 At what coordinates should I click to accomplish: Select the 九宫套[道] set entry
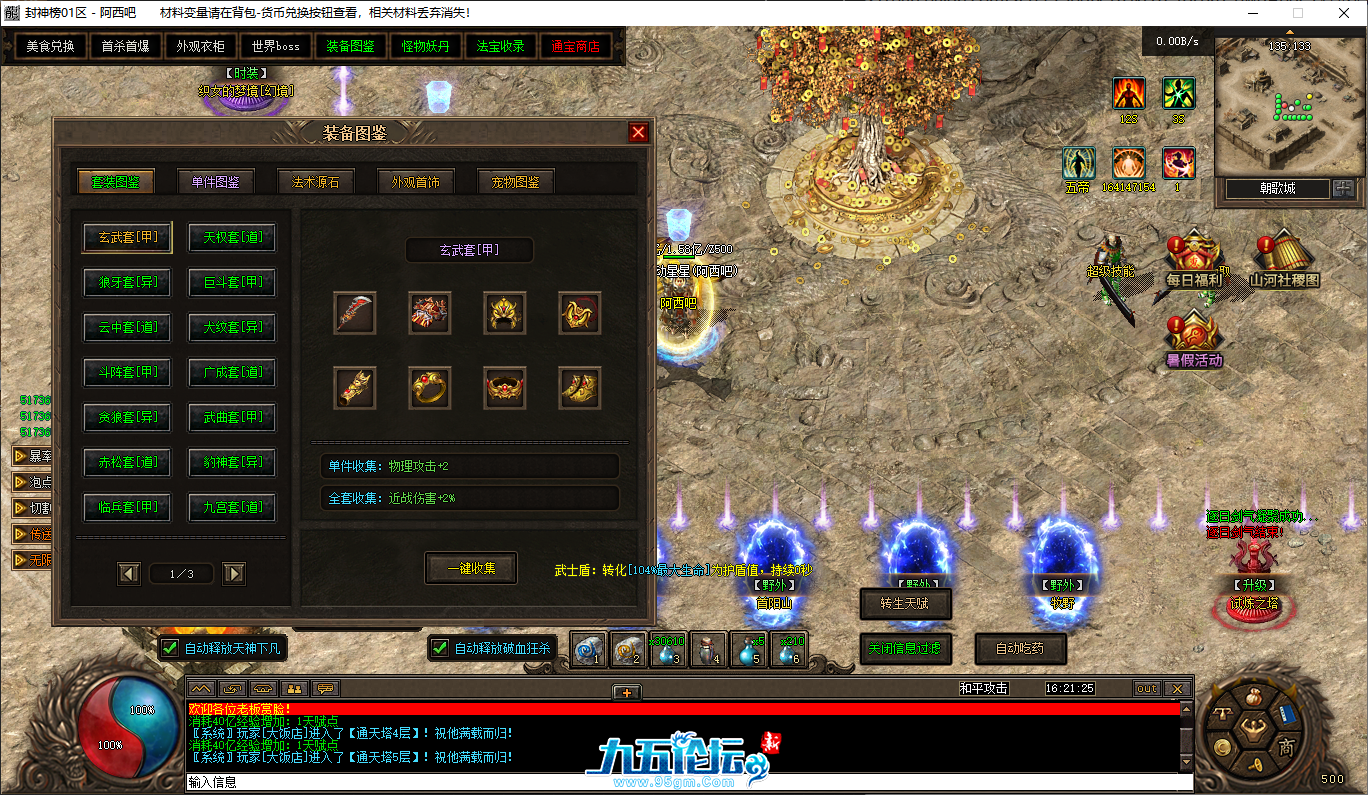coord(233,508)
